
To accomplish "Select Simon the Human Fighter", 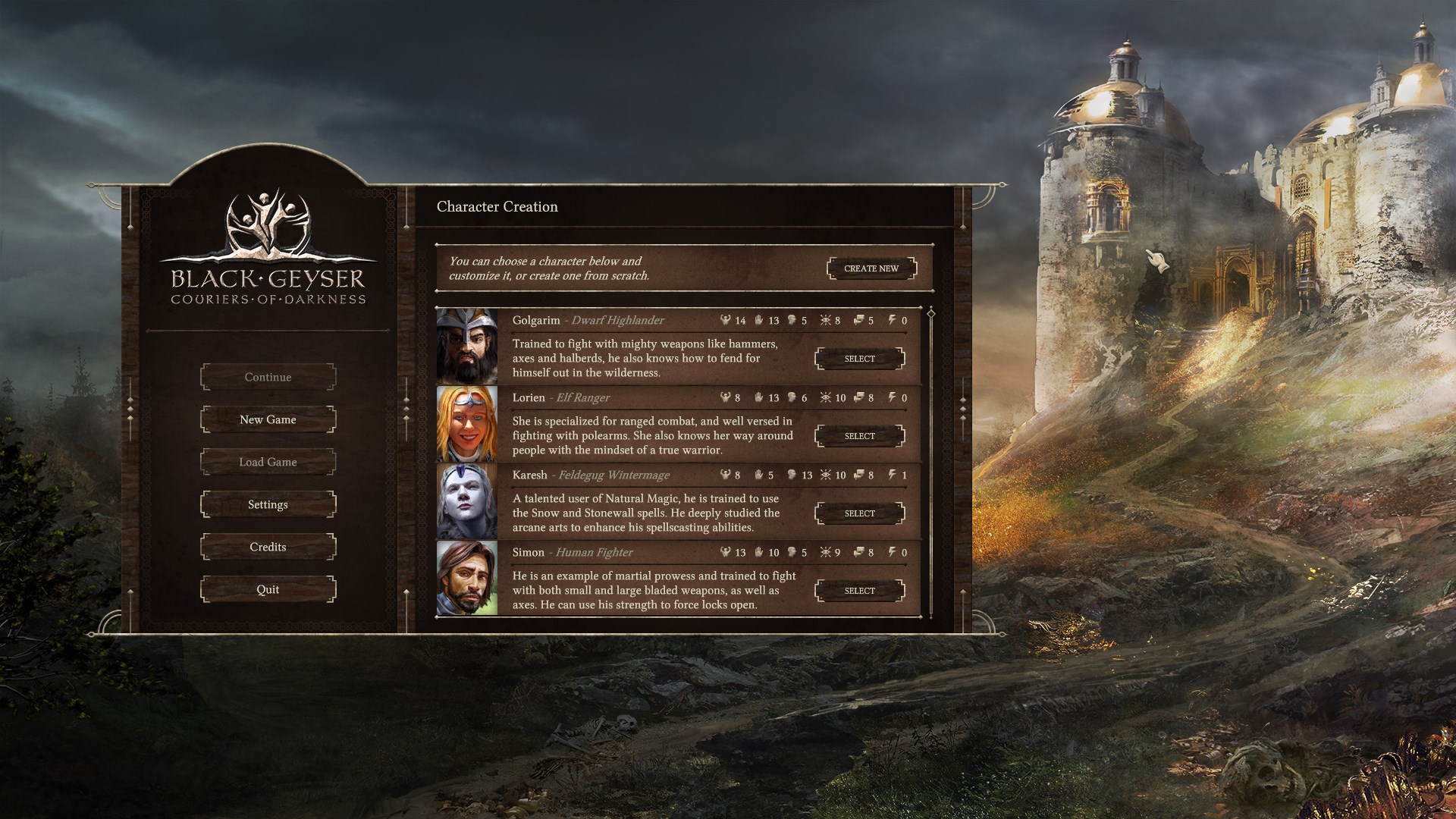I will pyautogui.click(x=859, y=591).
